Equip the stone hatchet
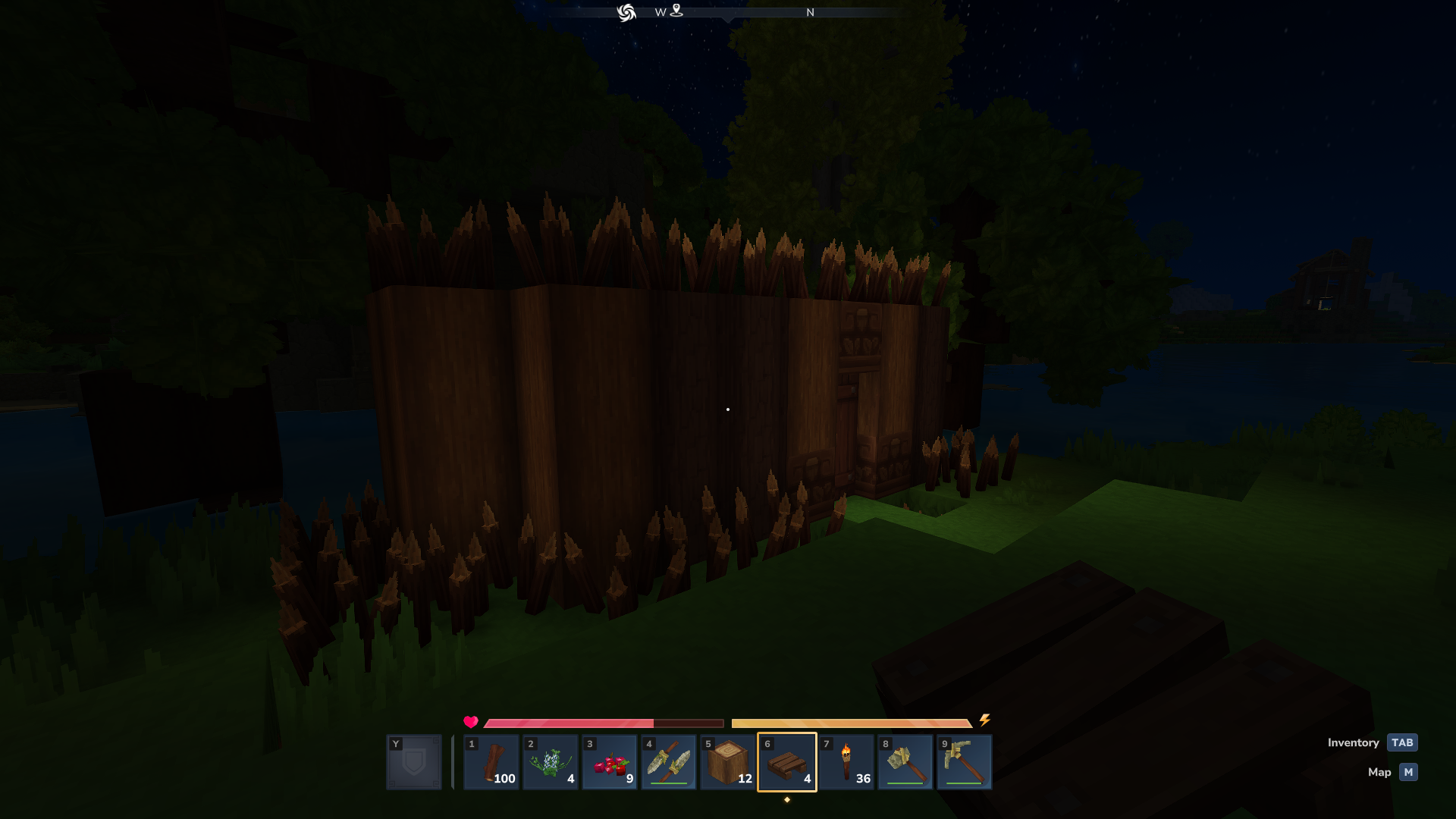Viewport: 1456px width, 819px height. tap(905, 762)
